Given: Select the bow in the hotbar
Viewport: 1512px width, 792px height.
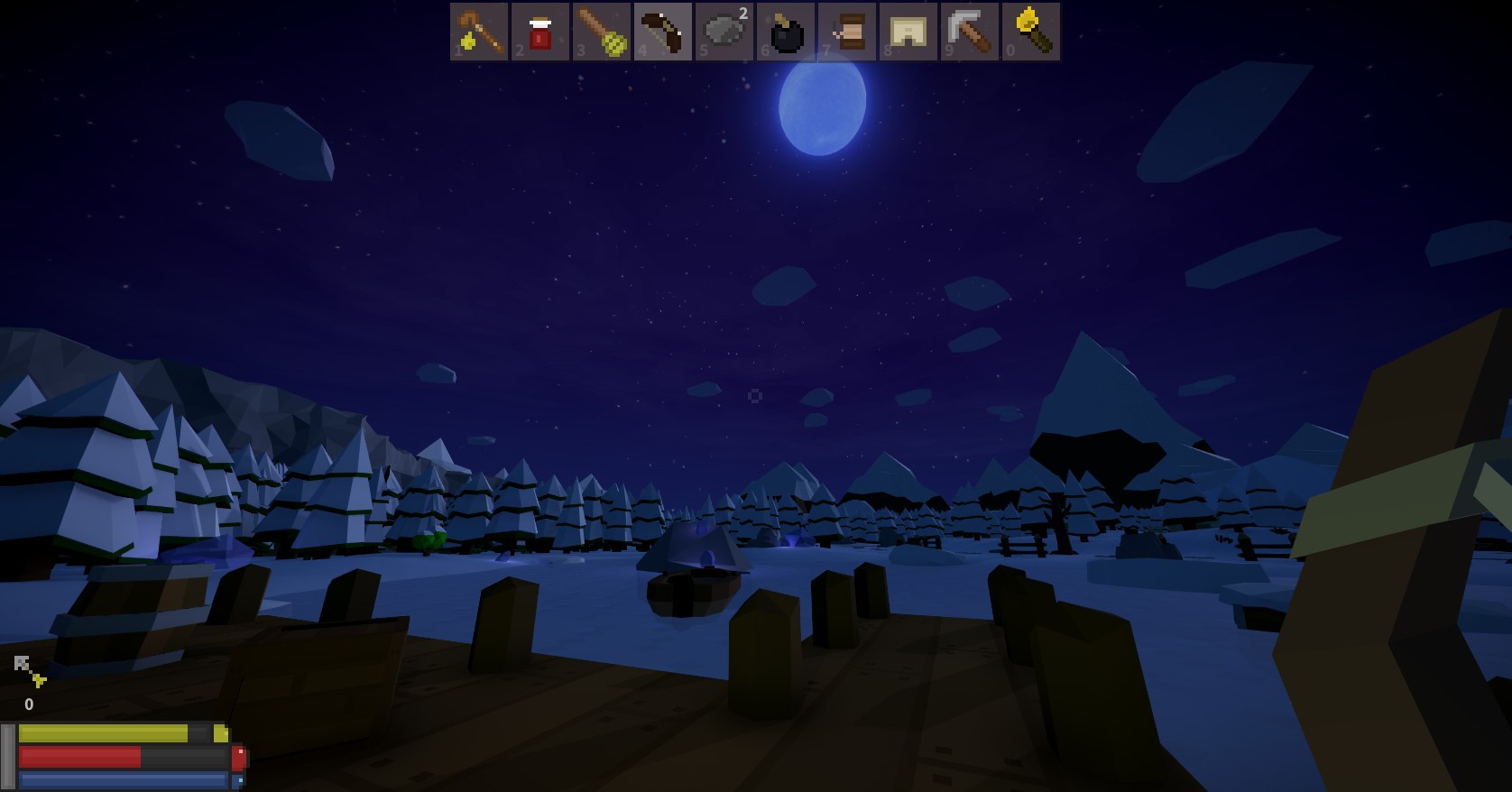Looking at the screenshot, I should click(663, 32).
